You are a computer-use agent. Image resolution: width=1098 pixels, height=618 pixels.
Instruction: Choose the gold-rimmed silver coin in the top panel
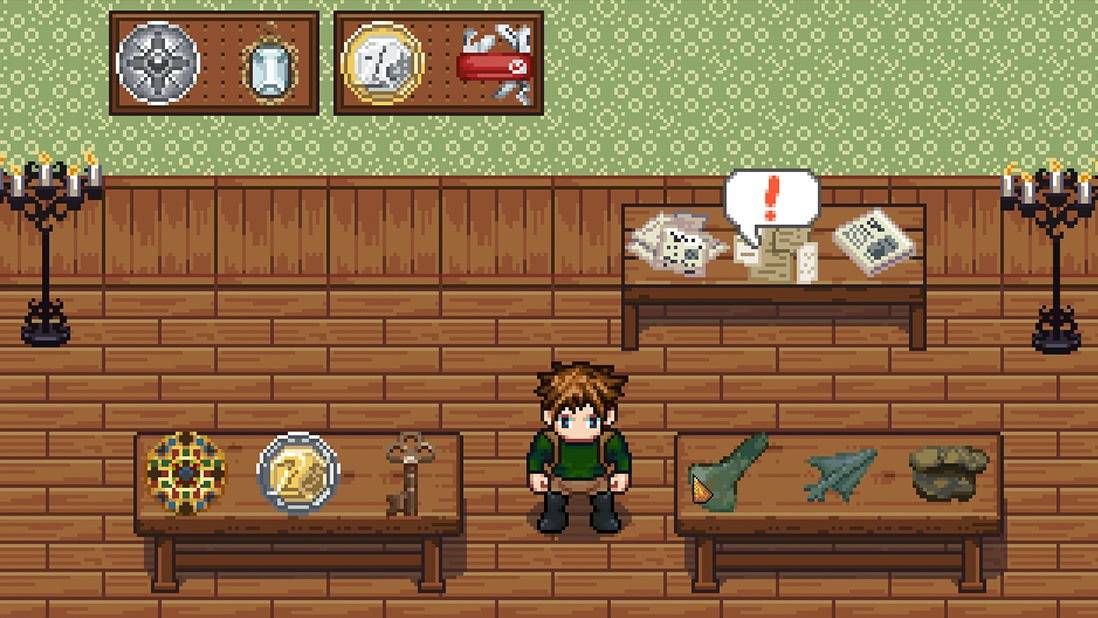pos(383,63)
